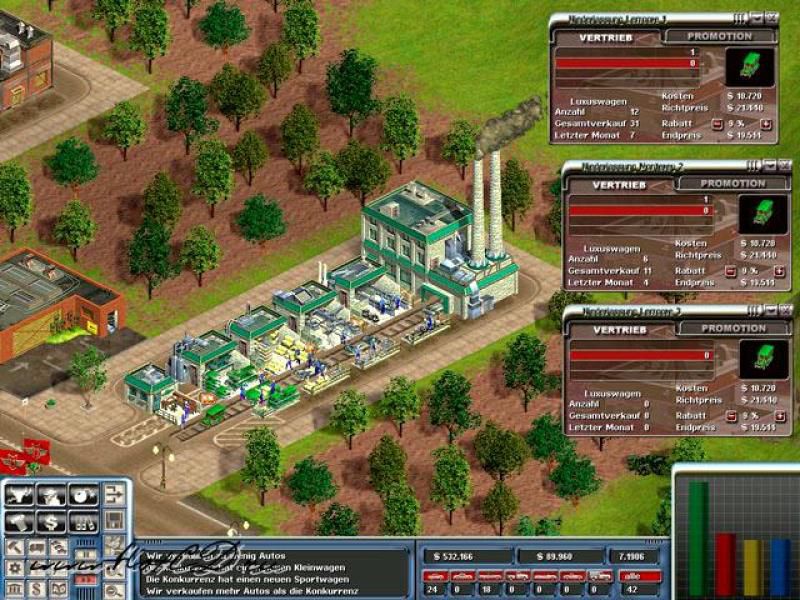Screen dimensions: 800x600
Task: Click the green bar in the chart panel
Action: point(697,538)
